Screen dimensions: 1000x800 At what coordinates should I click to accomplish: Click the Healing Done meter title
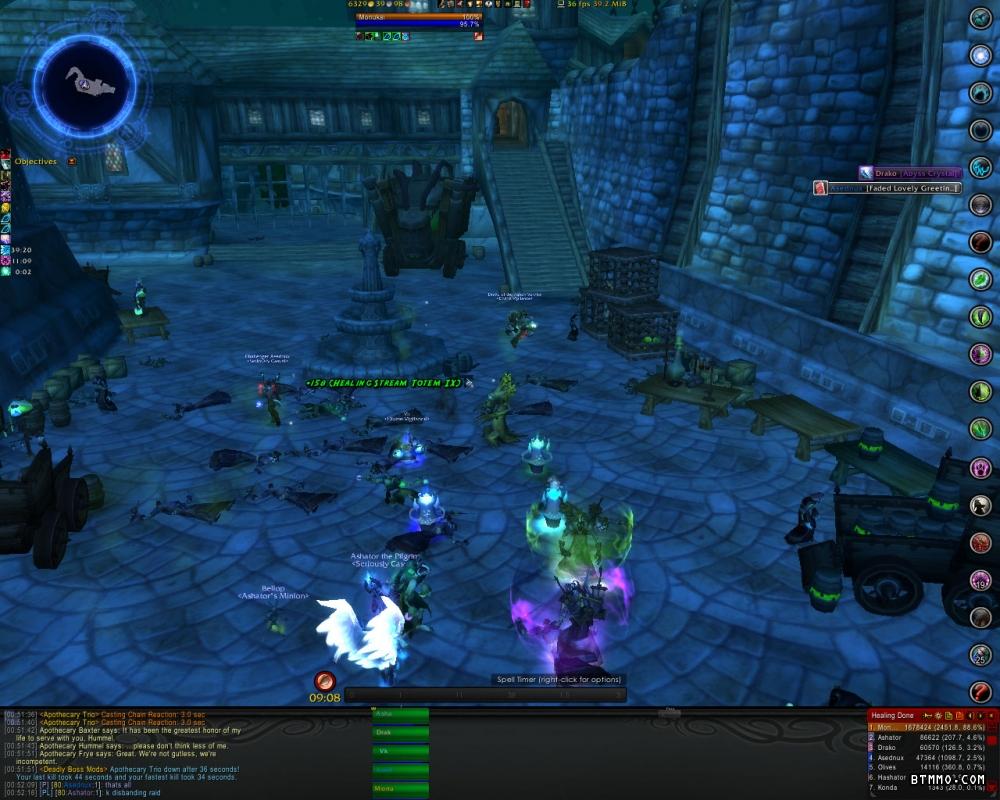click(x=893, y=715)
